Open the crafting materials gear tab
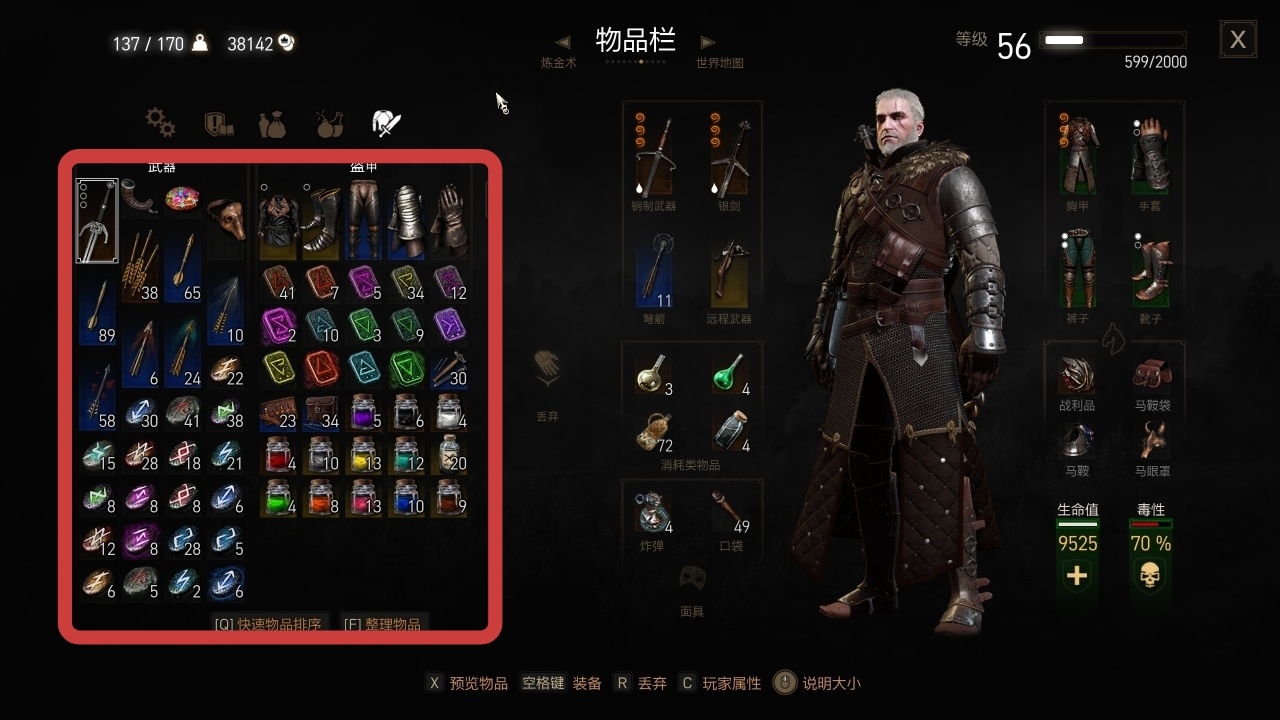1280x720 pixels. [158, 122]
